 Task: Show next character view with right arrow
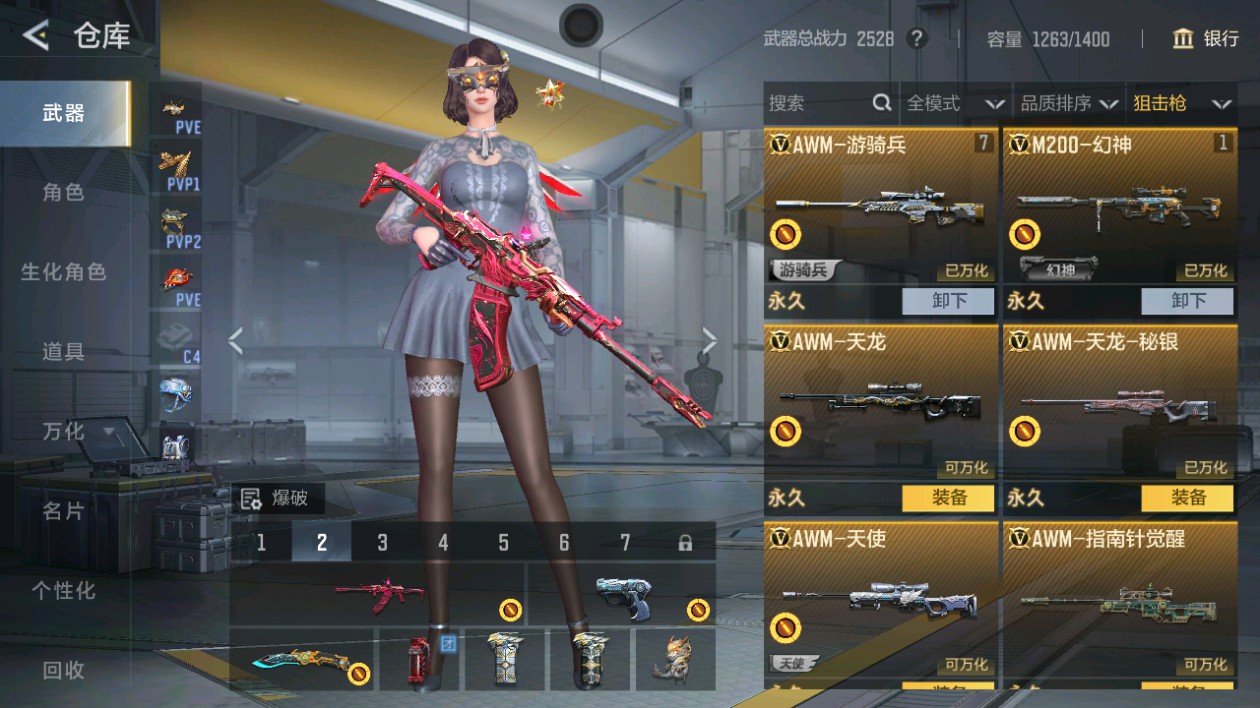(709, 342)
